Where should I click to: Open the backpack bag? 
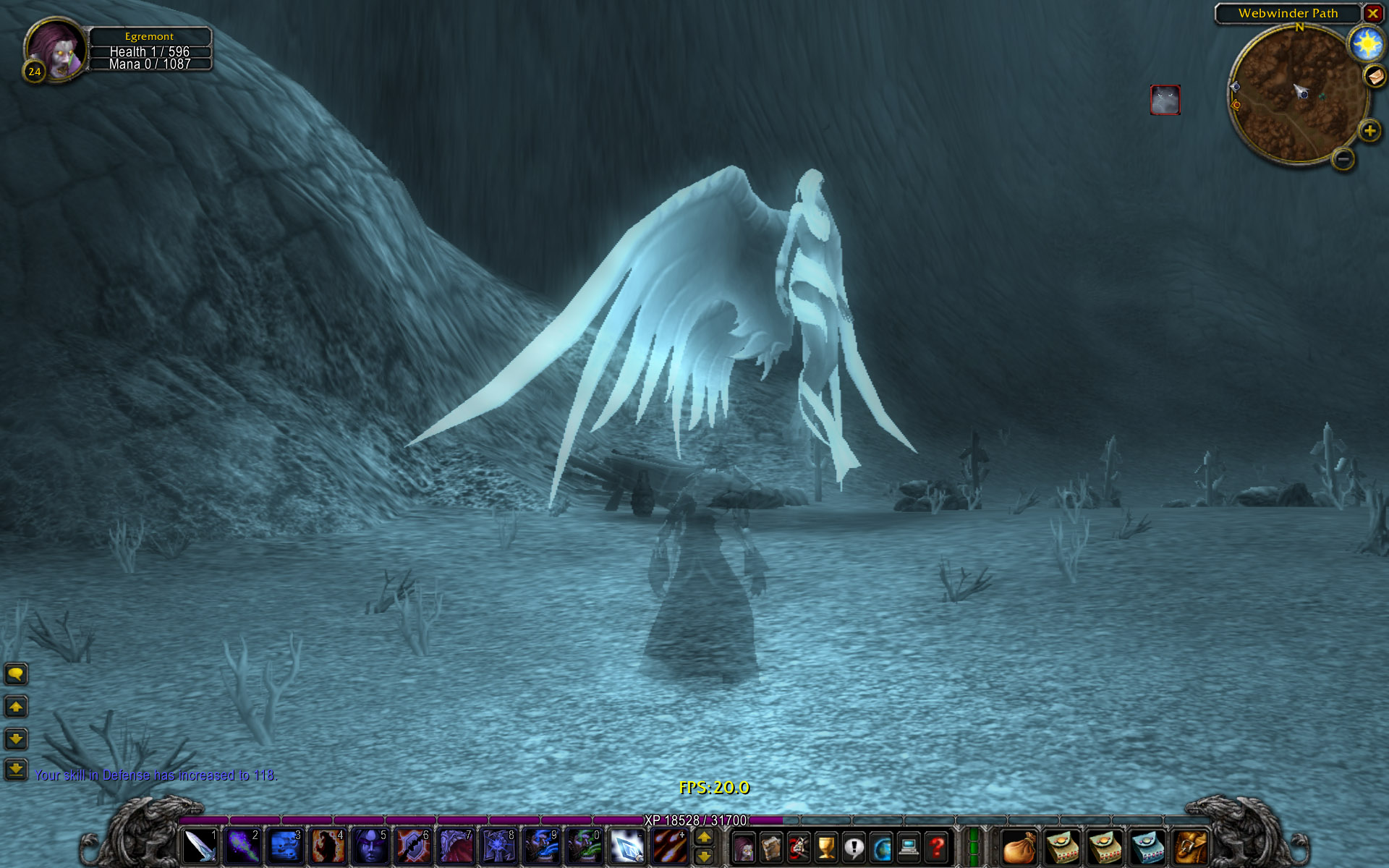click(x=1190, y=847)
